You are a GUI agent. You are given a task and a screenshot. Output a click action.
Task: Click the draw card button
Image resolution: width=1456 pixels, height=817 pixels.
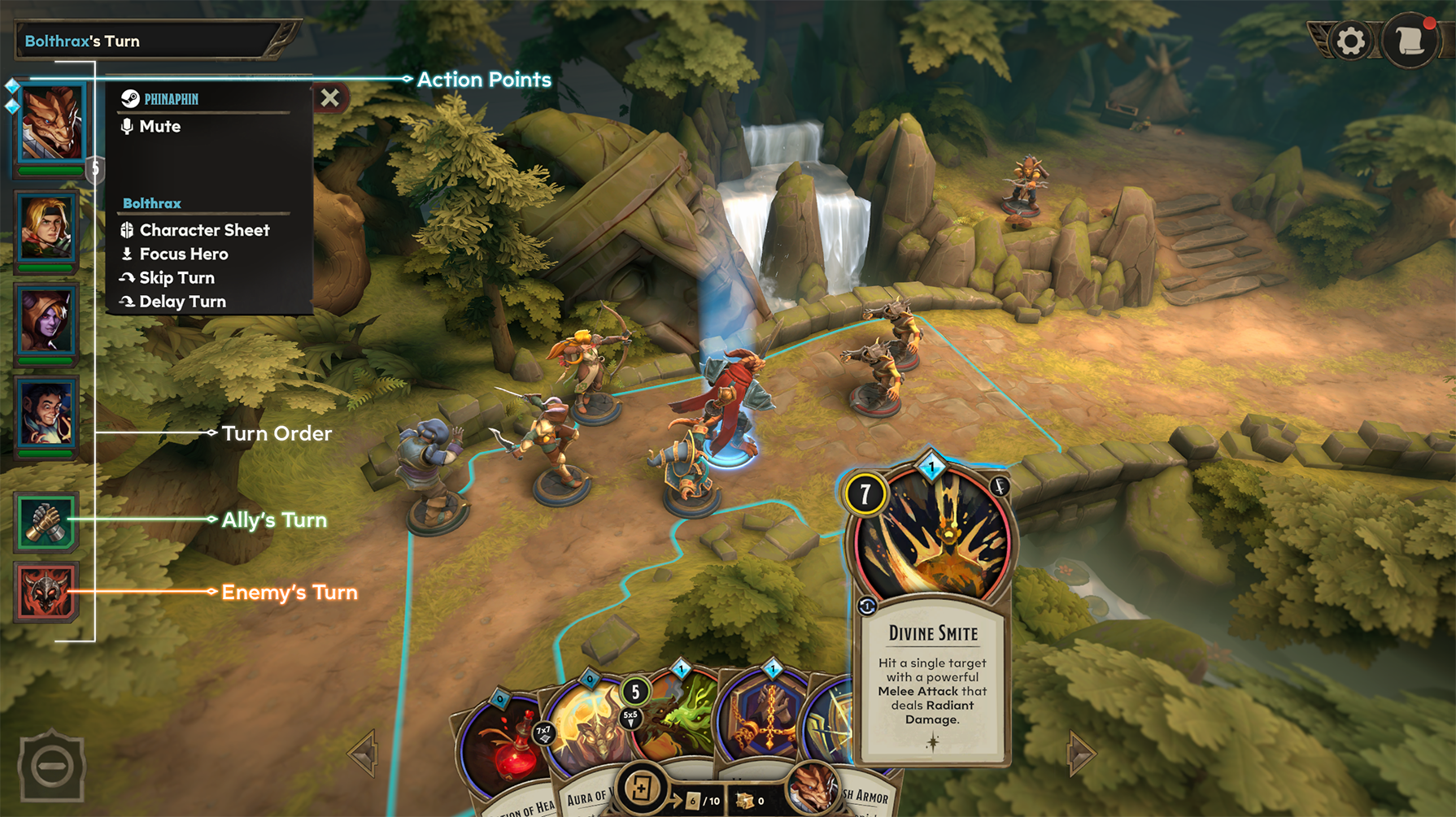coord(641,788)
